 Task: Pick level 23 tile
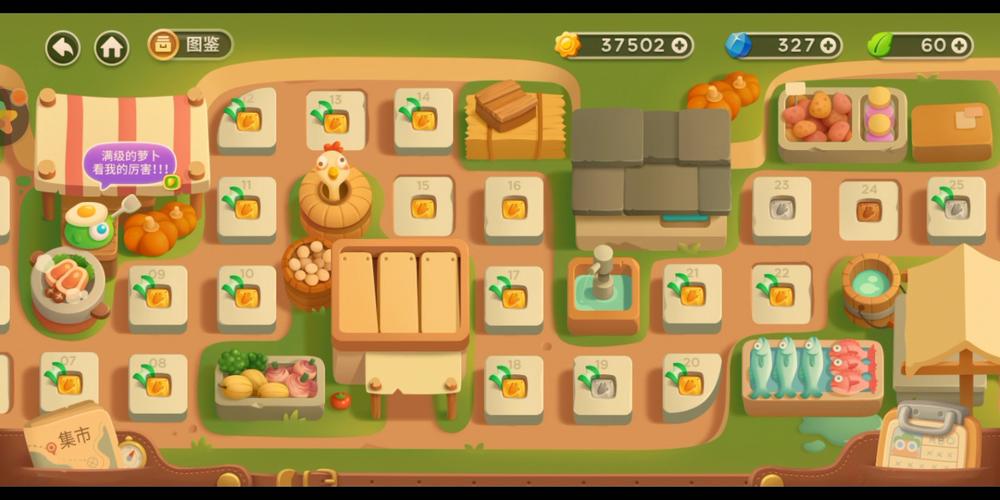click(x=781, y=207)
